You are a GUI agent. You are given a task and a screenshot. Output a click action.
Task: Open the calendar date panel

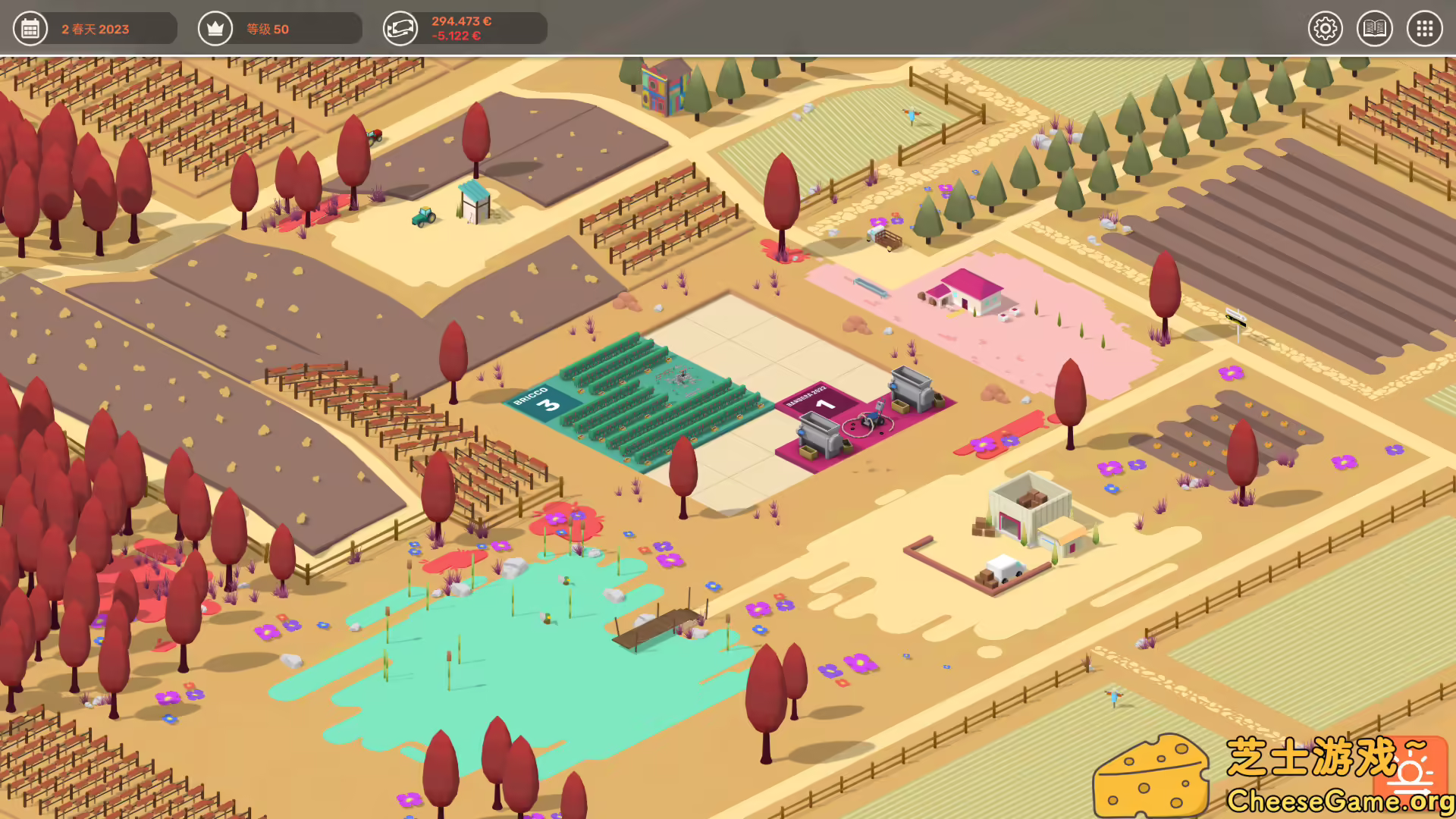[x=30, y=28]
